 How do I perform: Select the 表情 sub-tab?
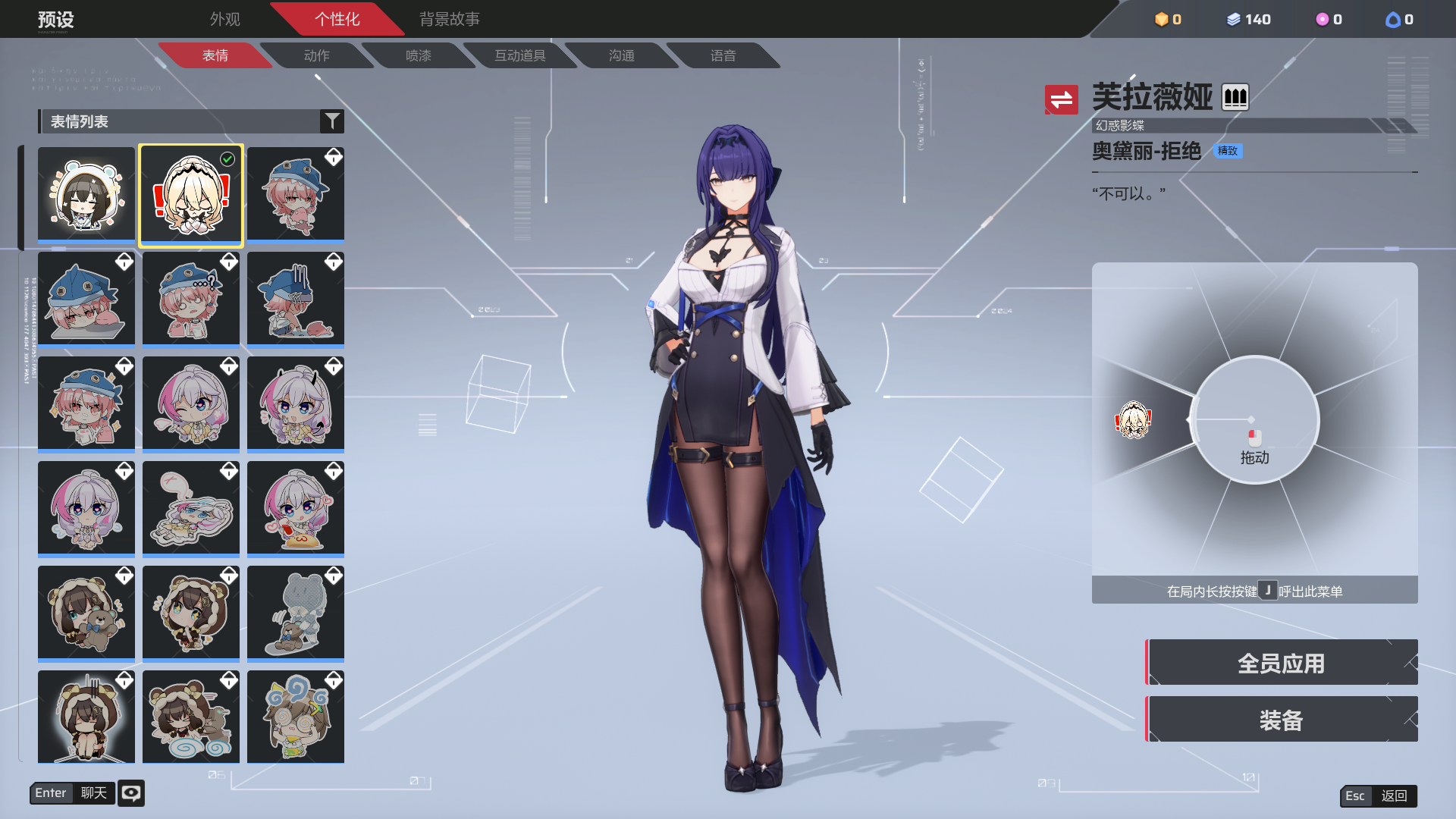215,55
